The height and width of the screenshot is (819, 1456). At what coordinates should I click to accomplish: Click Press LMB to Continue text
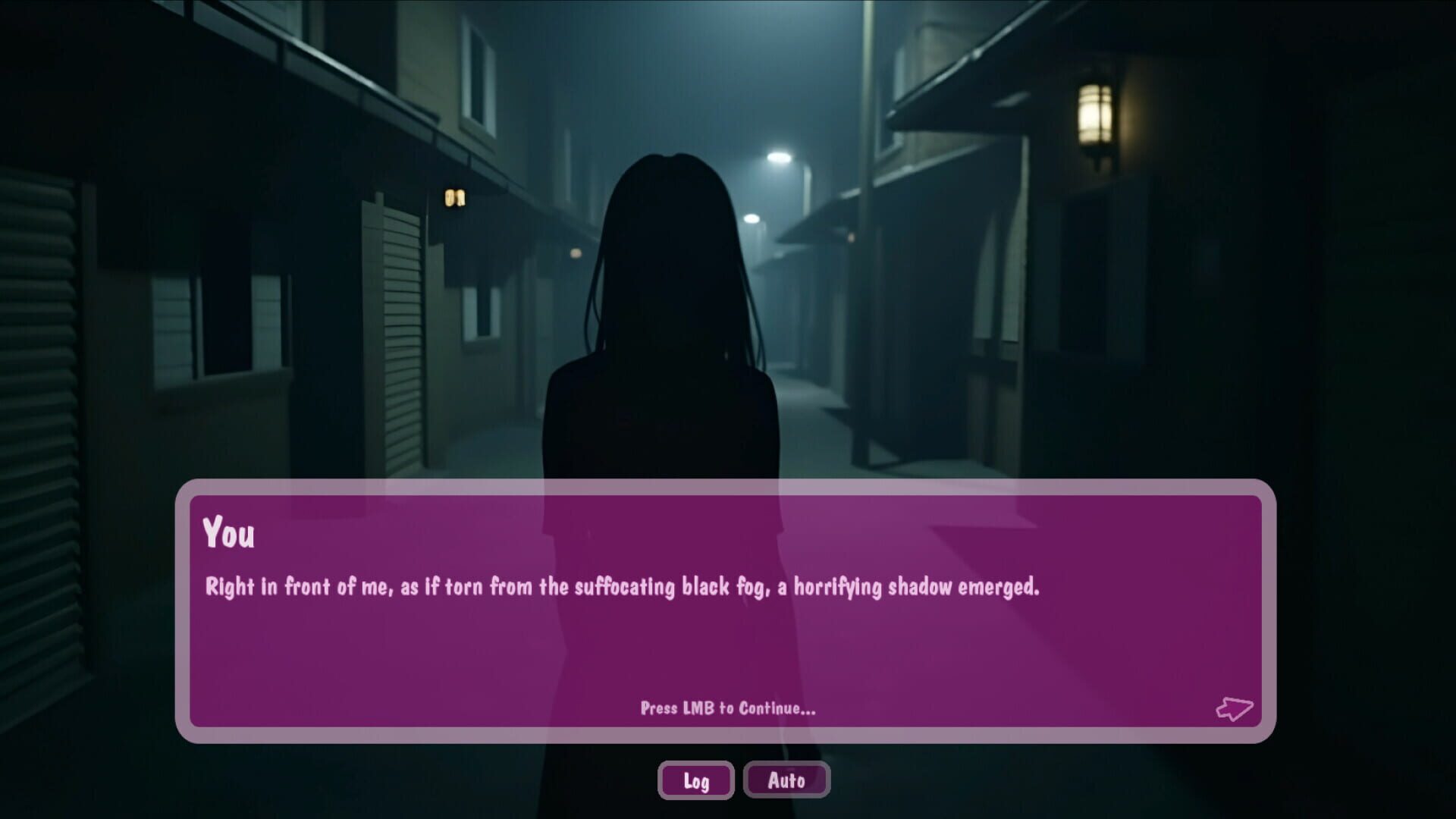pyautogui.click(x=727, y=711)
